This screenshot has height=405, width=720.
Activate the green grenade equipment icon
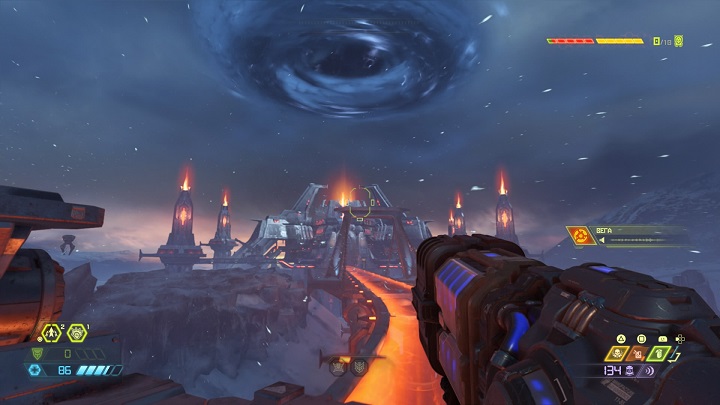point(658,353)
